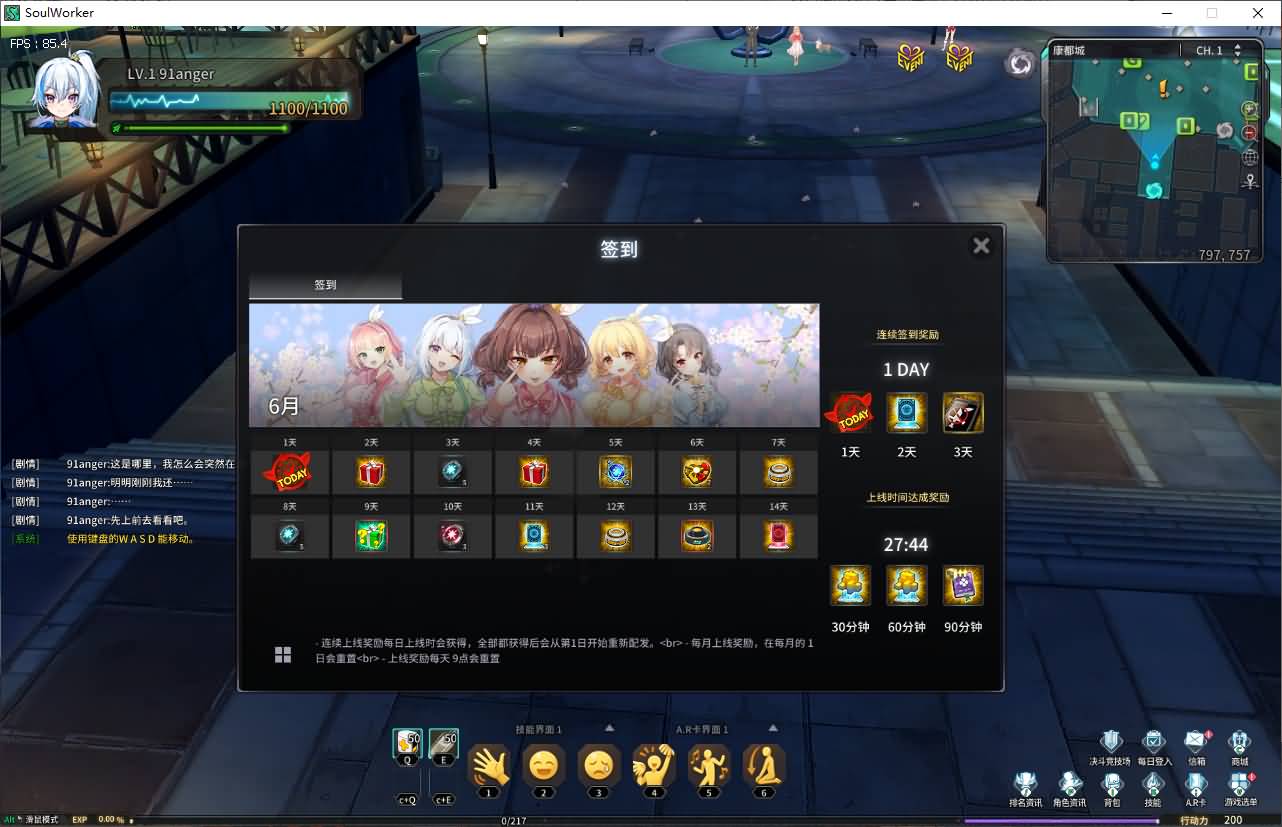Claim the TODAY day-1 sign-in reward
Image resolution: width=1282 pixels, height=827 pixels.
click(x=288, y=470)
